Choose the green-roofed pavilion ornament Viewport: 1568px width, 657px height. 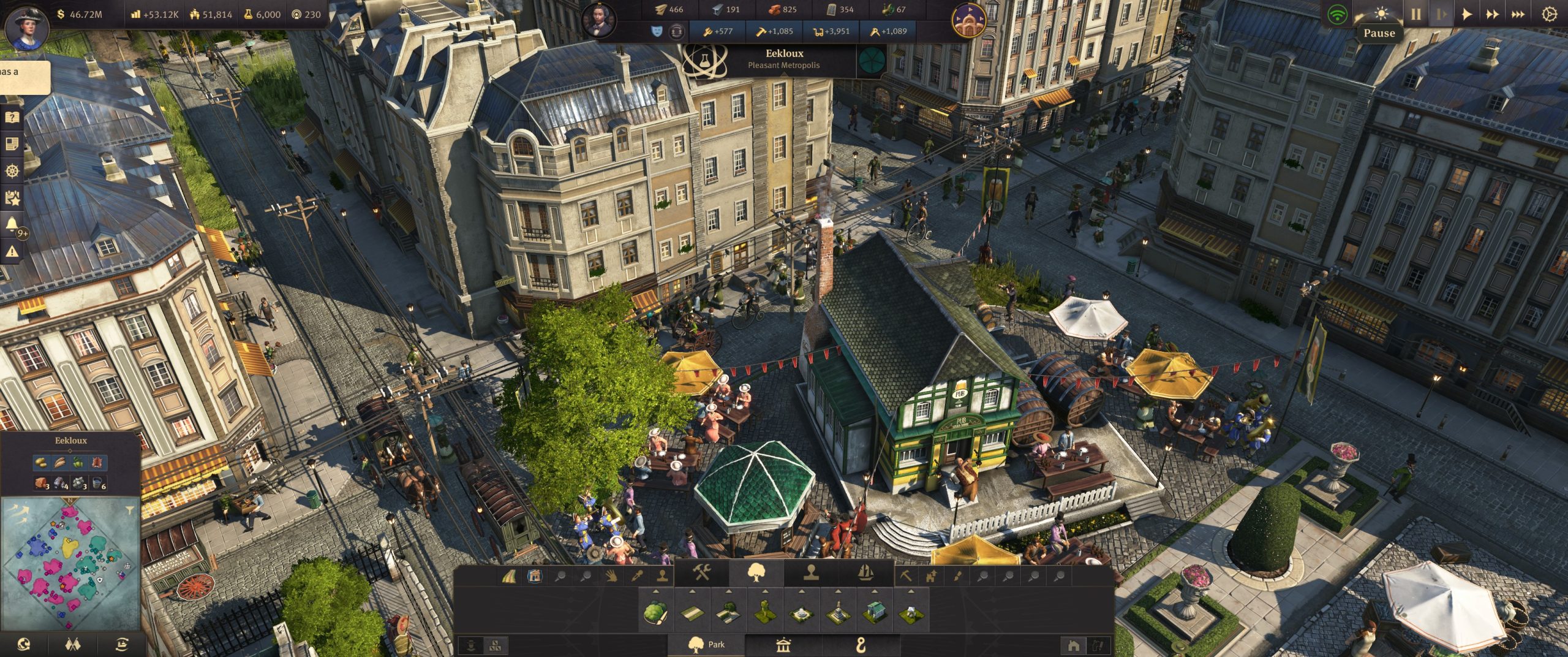coord(875,612)
